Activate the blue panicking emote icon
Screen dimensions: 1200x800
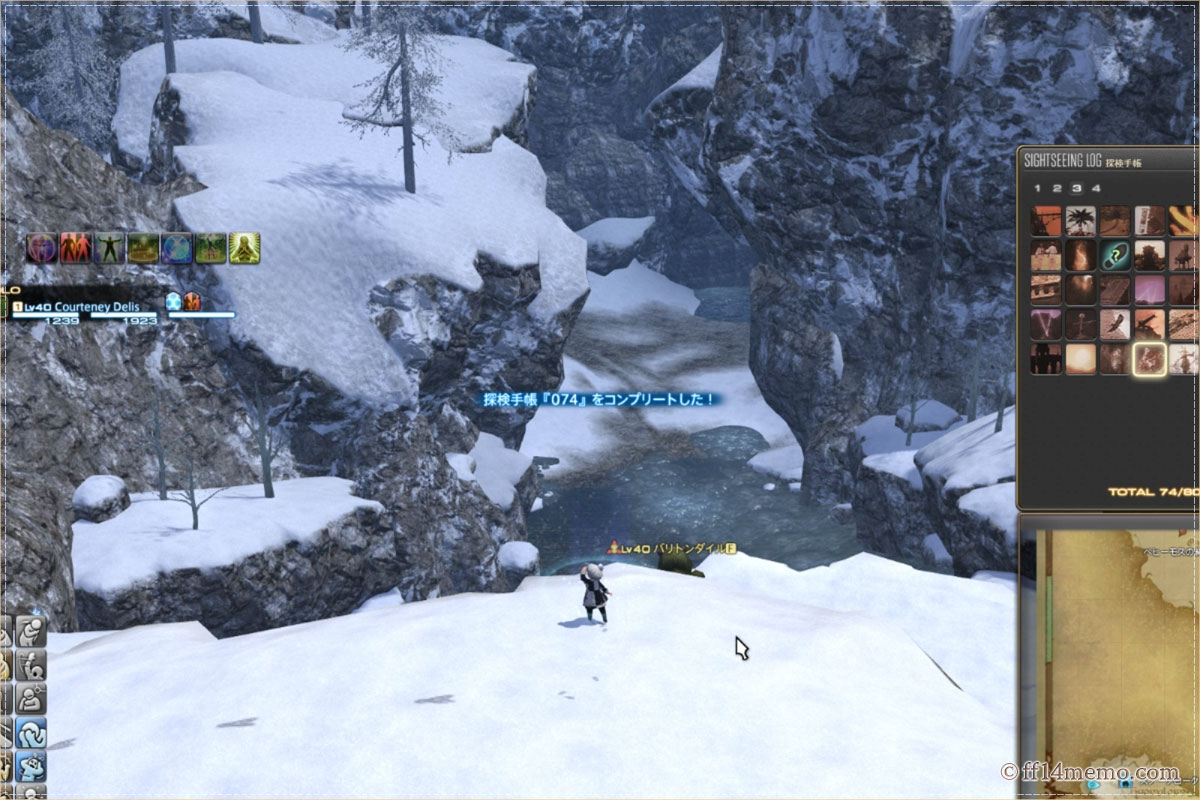(x=30, y=767)
